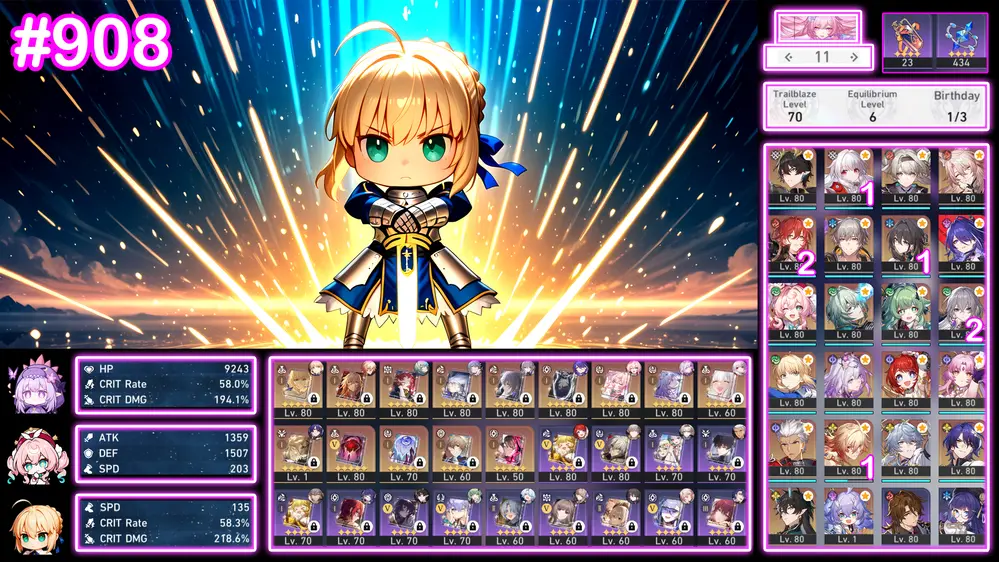Viewport: 999px width, 562px height.
Task: Click the item icon showing count 23
Action: (908, 41)
